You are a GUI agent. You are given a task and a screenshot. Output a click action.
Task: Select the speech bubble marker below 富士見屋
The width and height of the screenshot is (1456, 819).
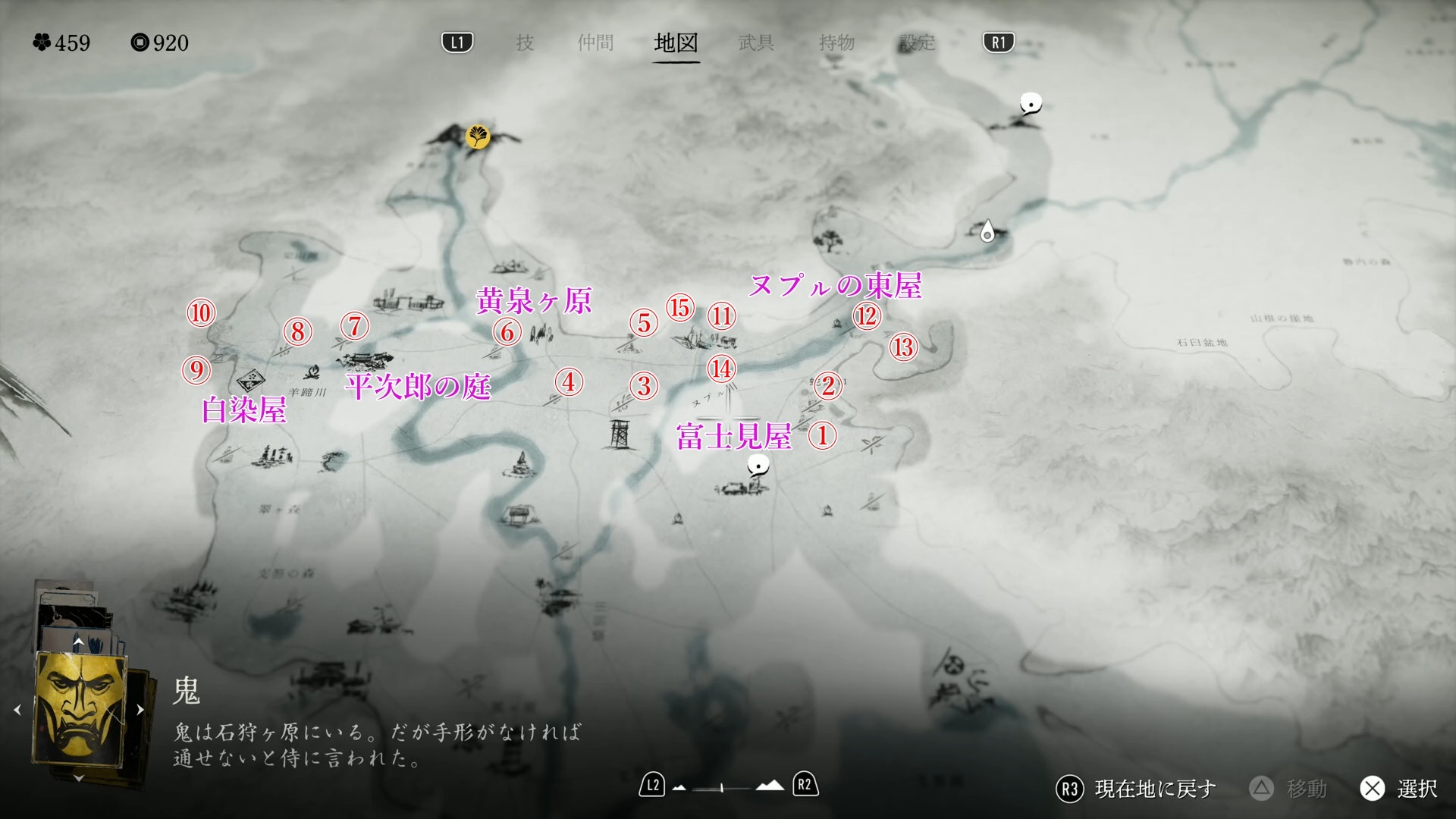coord(758,465)
